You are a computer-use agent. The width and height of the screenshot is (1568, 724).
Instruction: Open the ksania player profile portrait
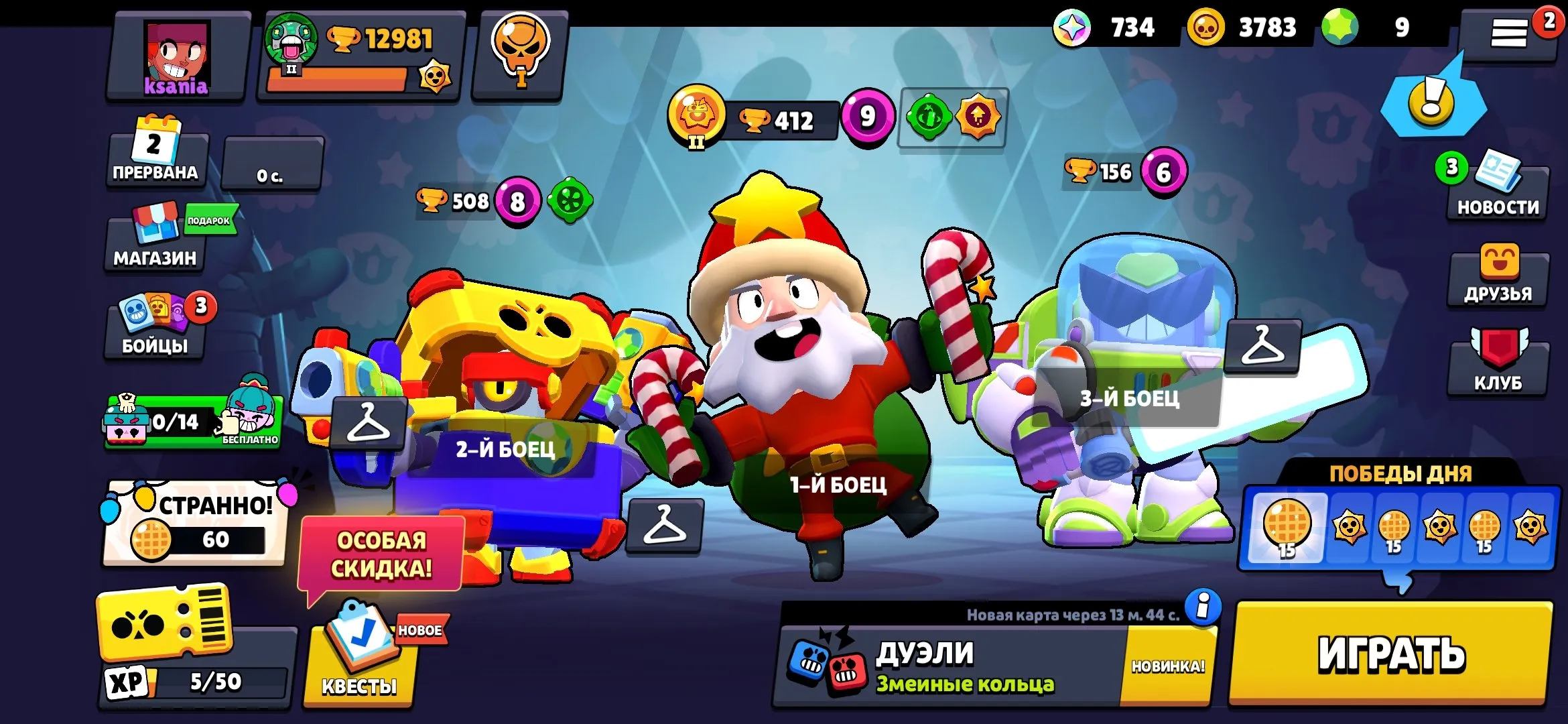point(178,57)
